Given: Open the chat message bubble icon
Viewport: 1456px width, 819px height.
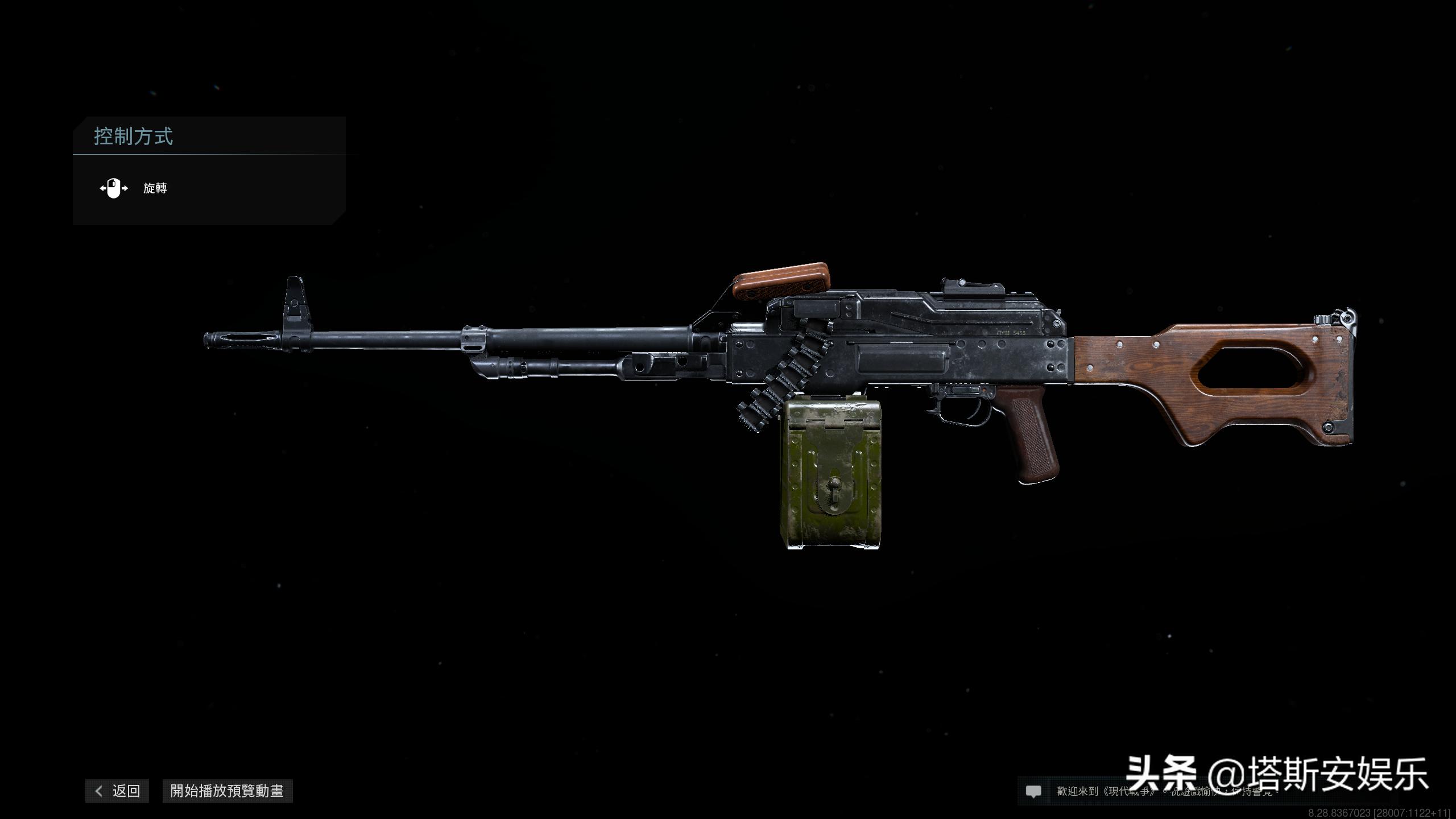Looking at the screenshot, I should click(1033, 791).
